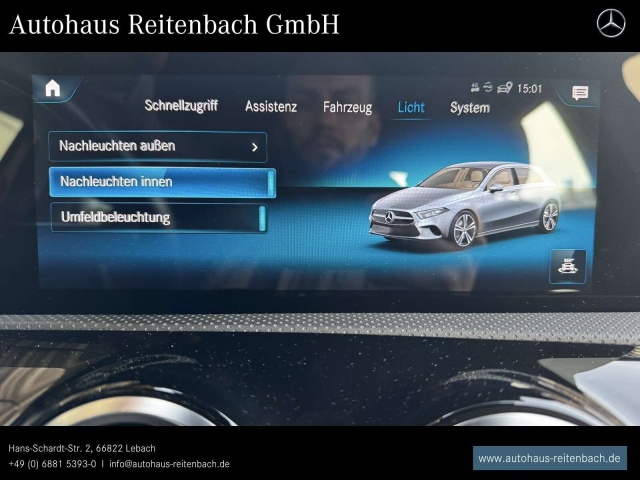
Task: Click the car rotate view button
Action: tap(567, 266)
